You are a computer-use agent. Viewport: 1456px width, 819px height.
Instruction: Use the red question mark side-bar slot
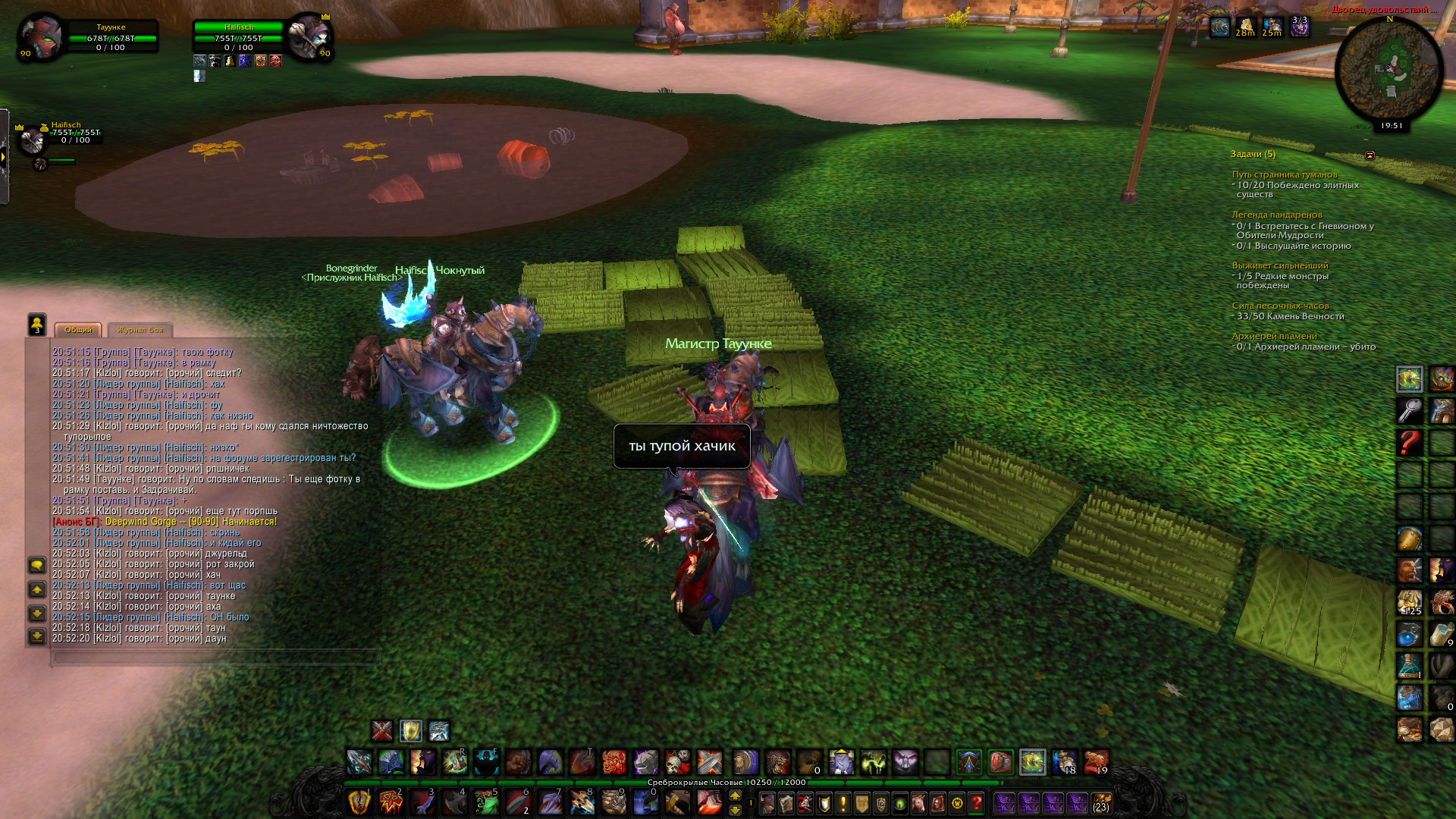(1410, 442)
